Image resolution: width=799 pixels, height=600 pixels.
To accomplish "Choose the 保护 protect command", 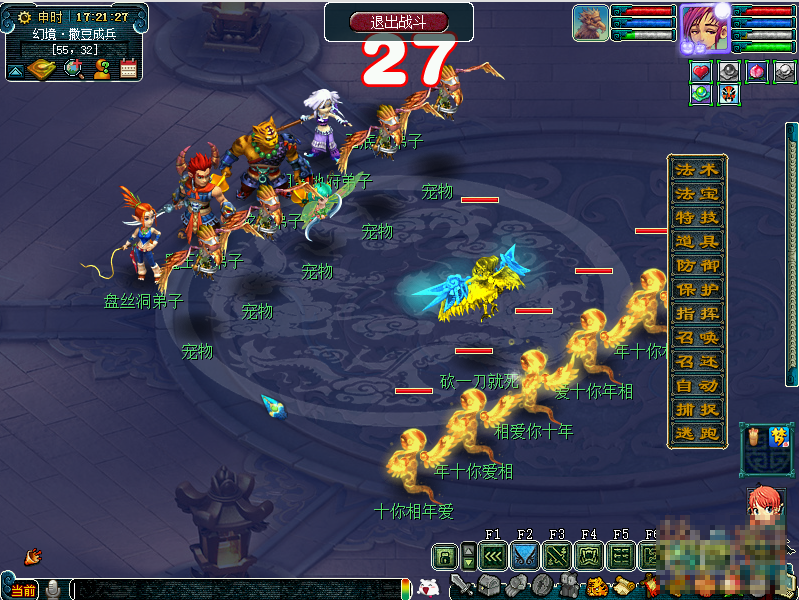I will click(697, 290).
